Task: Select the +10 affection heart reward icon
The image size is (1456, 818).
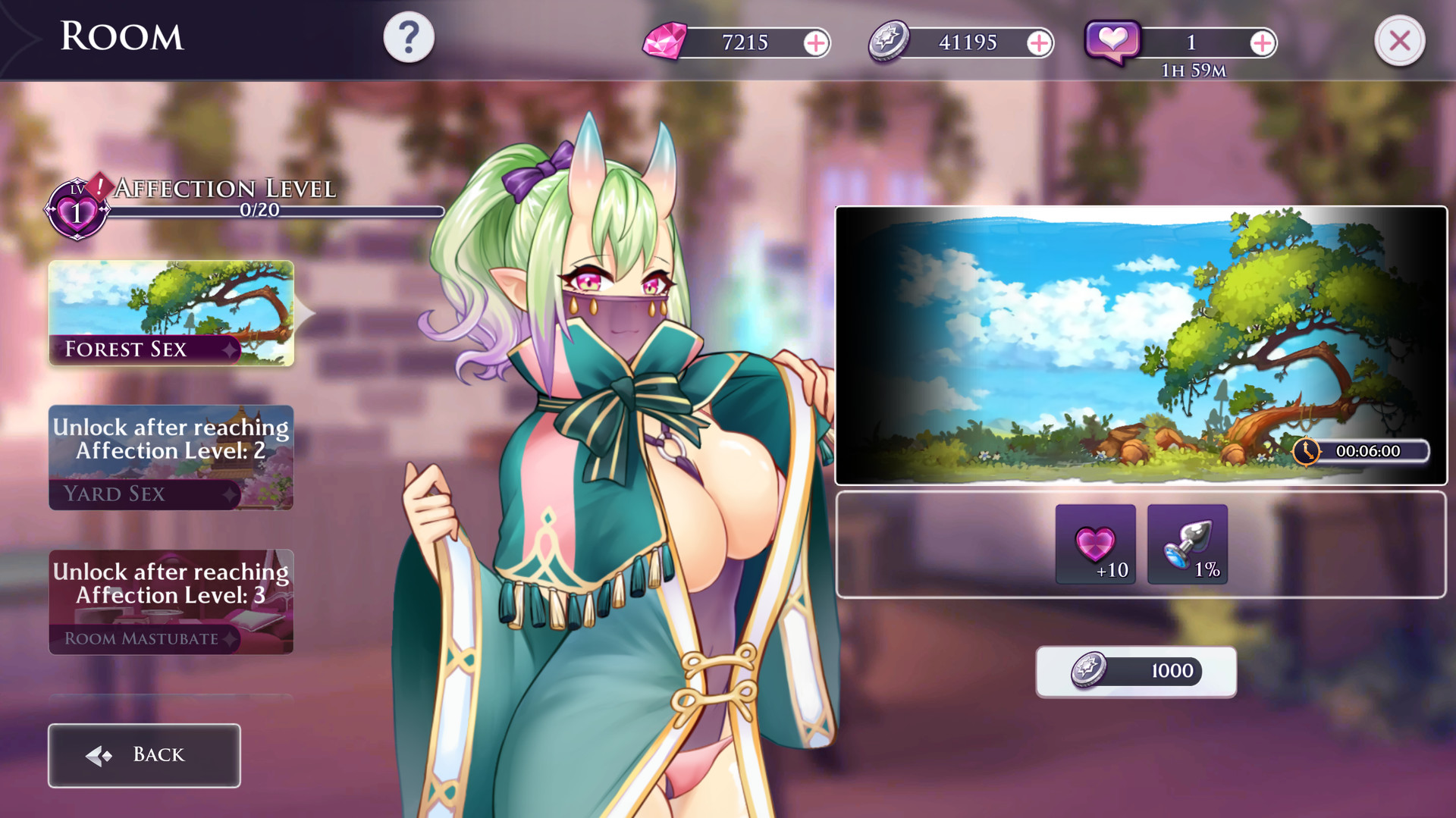Action: pos(1095,545)
